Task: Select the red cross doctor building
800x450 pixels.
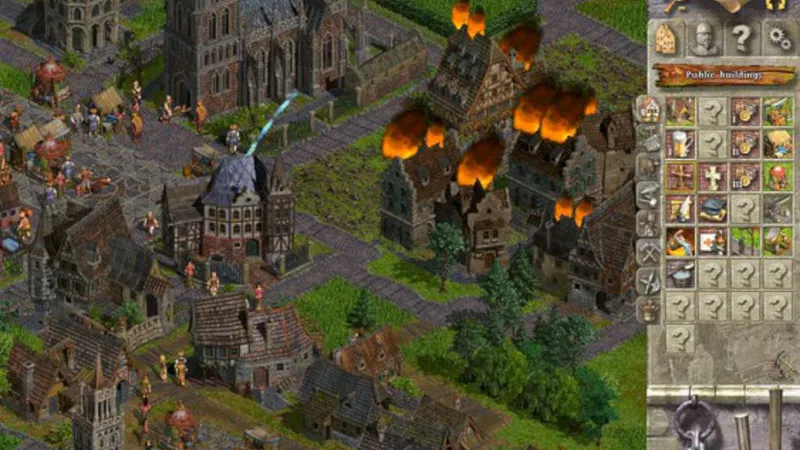Action: tap(713, 241)
